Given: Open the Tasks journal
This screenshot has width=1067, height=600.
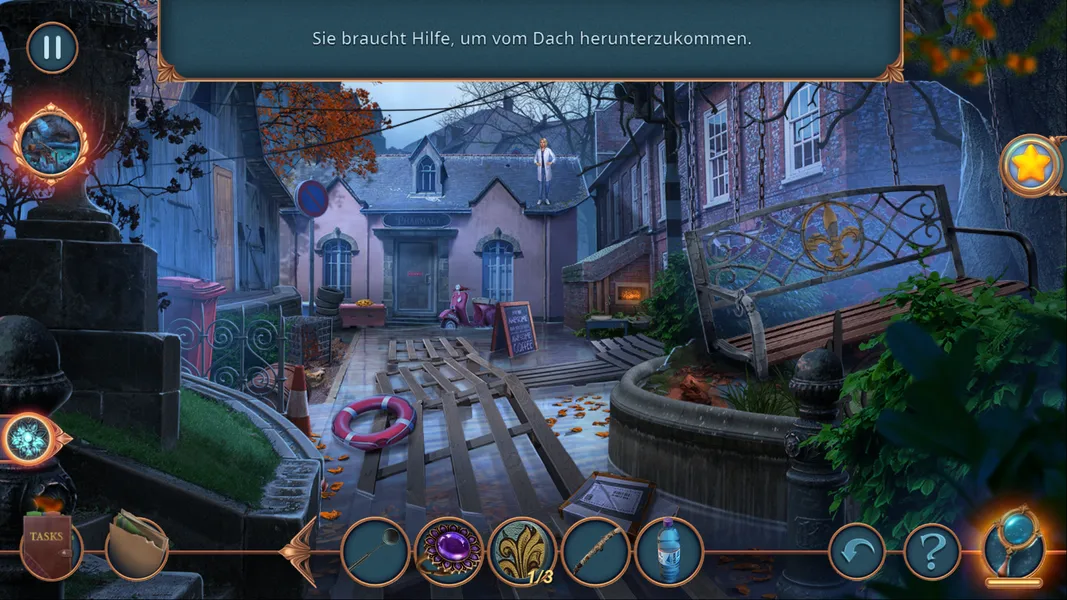Looking at the screenshot, I should click(x=47, y=547).
